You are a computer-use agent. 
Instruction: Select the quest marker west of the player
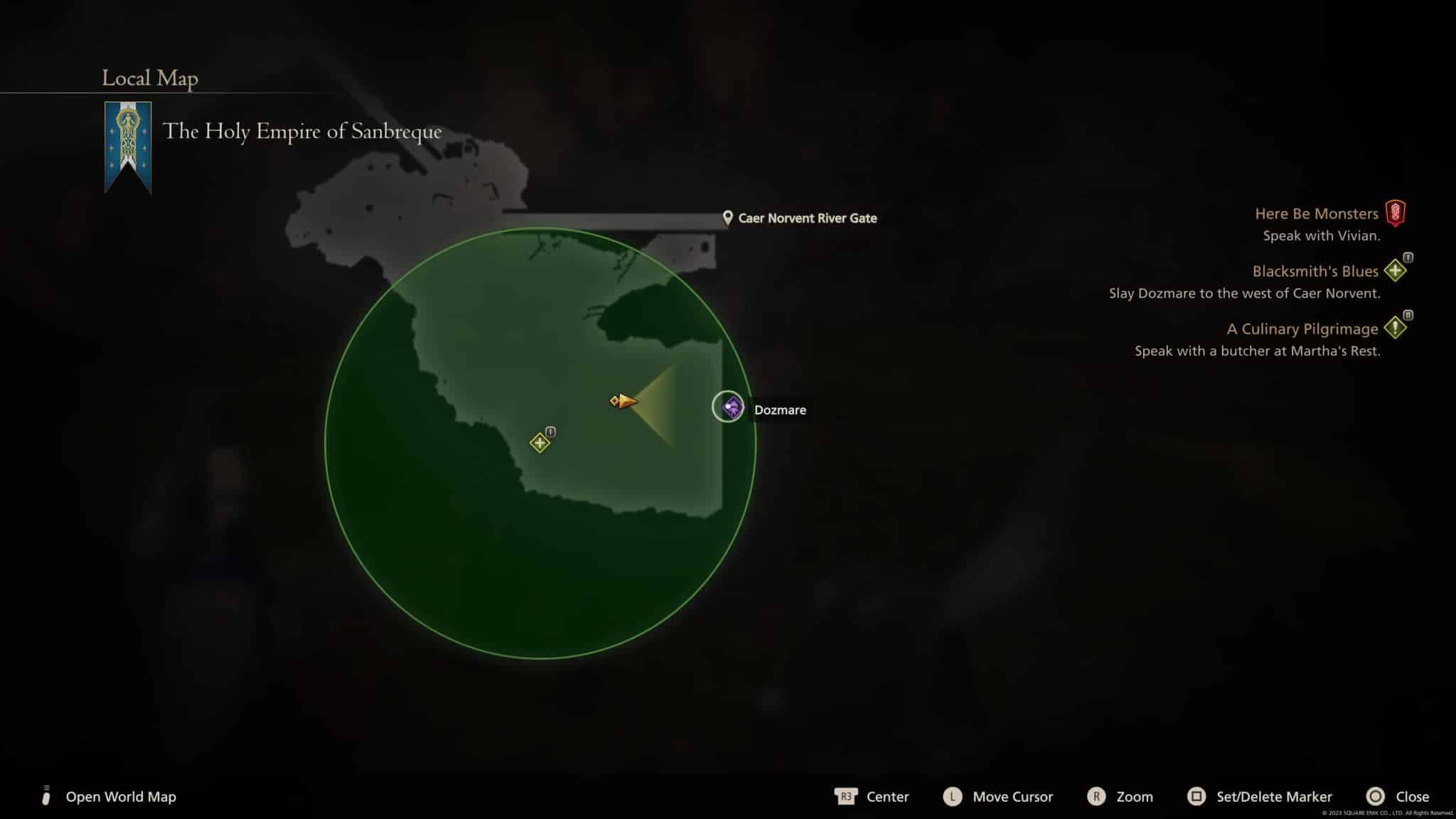click(540, 441)
